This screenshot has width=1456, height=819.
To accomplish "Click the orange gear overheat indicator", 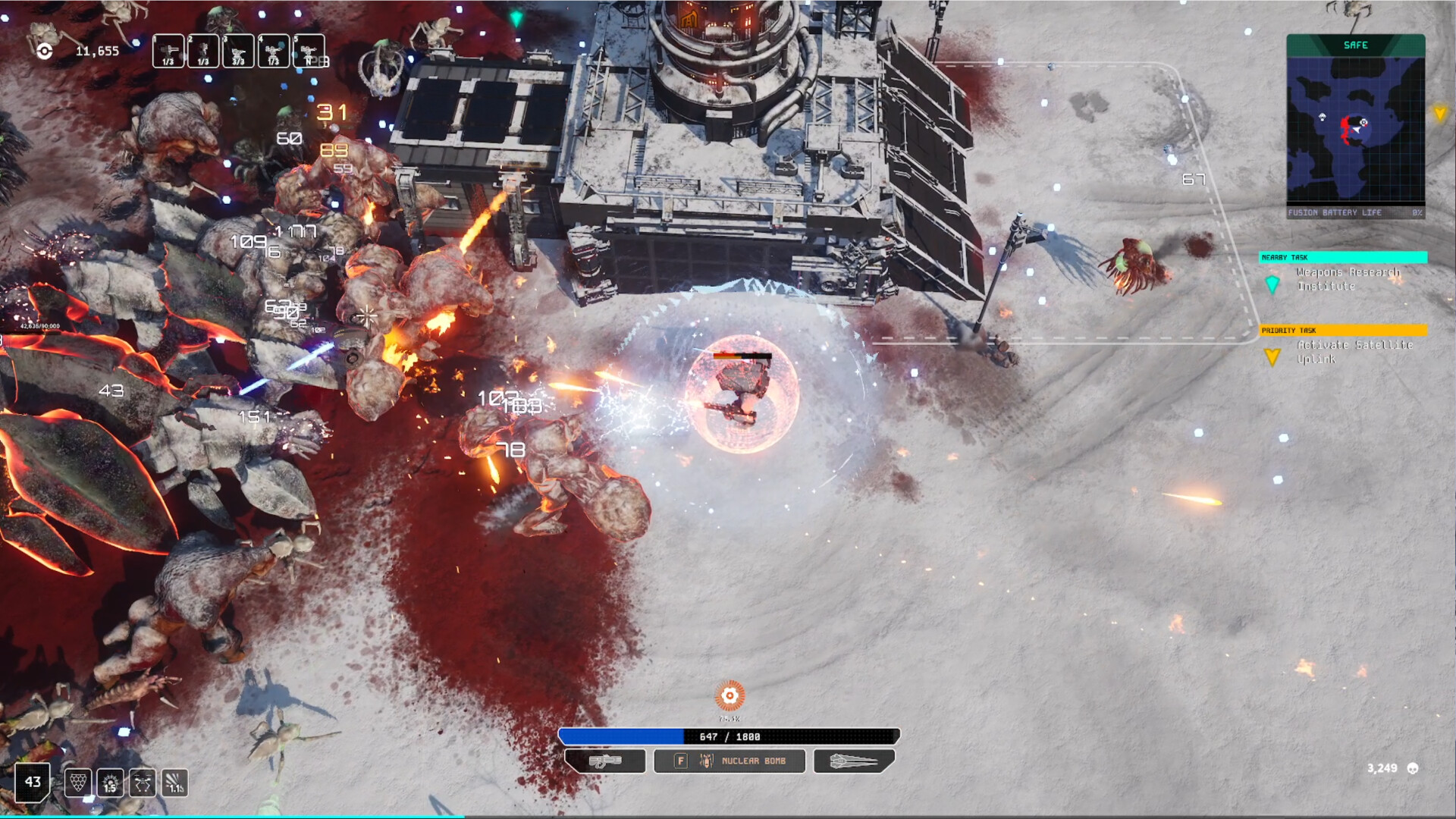I will click(730, 695).
